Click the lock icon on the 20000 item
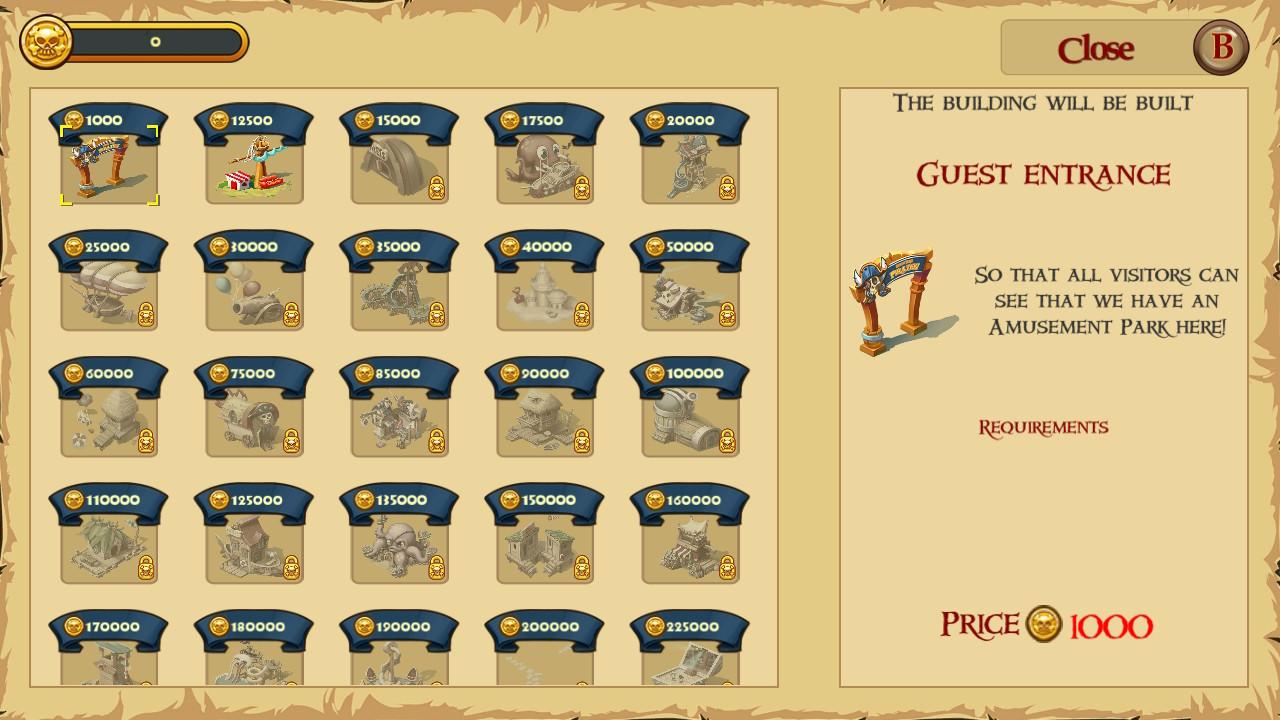The height and width of the screenshot is (720, 1280). 727,189
